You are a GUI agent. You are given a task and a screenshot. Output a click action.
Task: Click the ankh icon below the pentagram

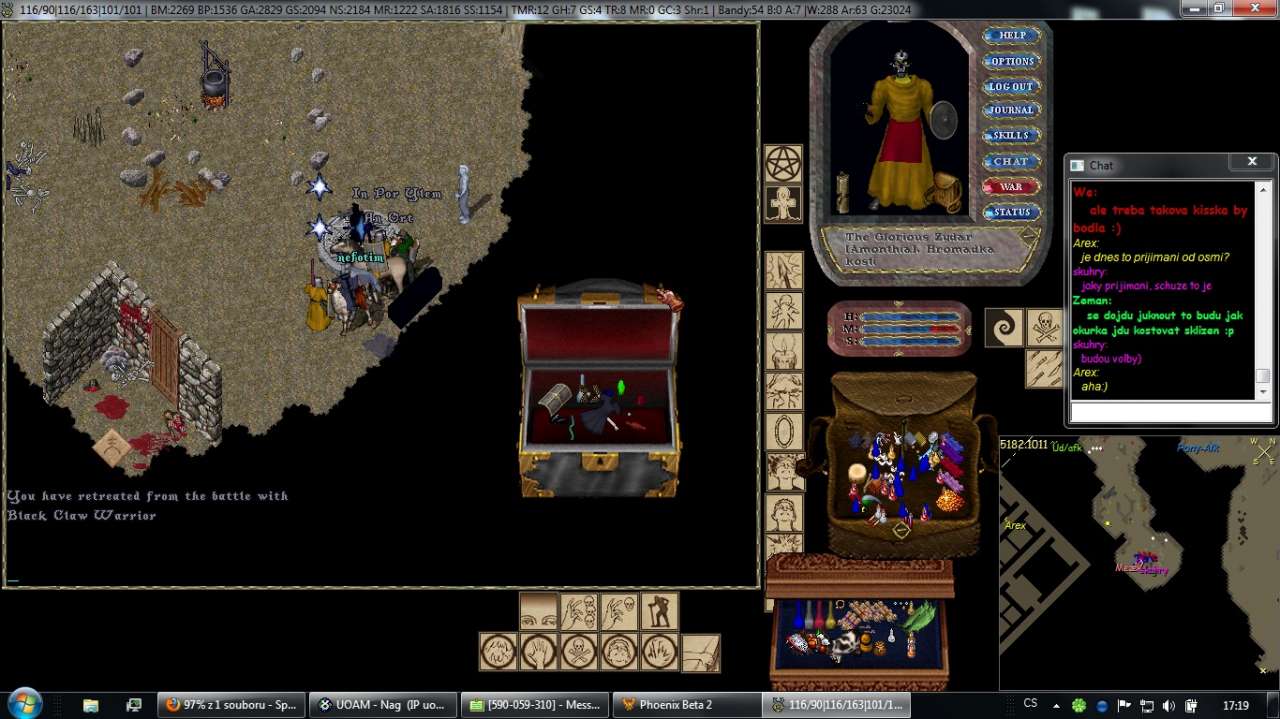783,204
